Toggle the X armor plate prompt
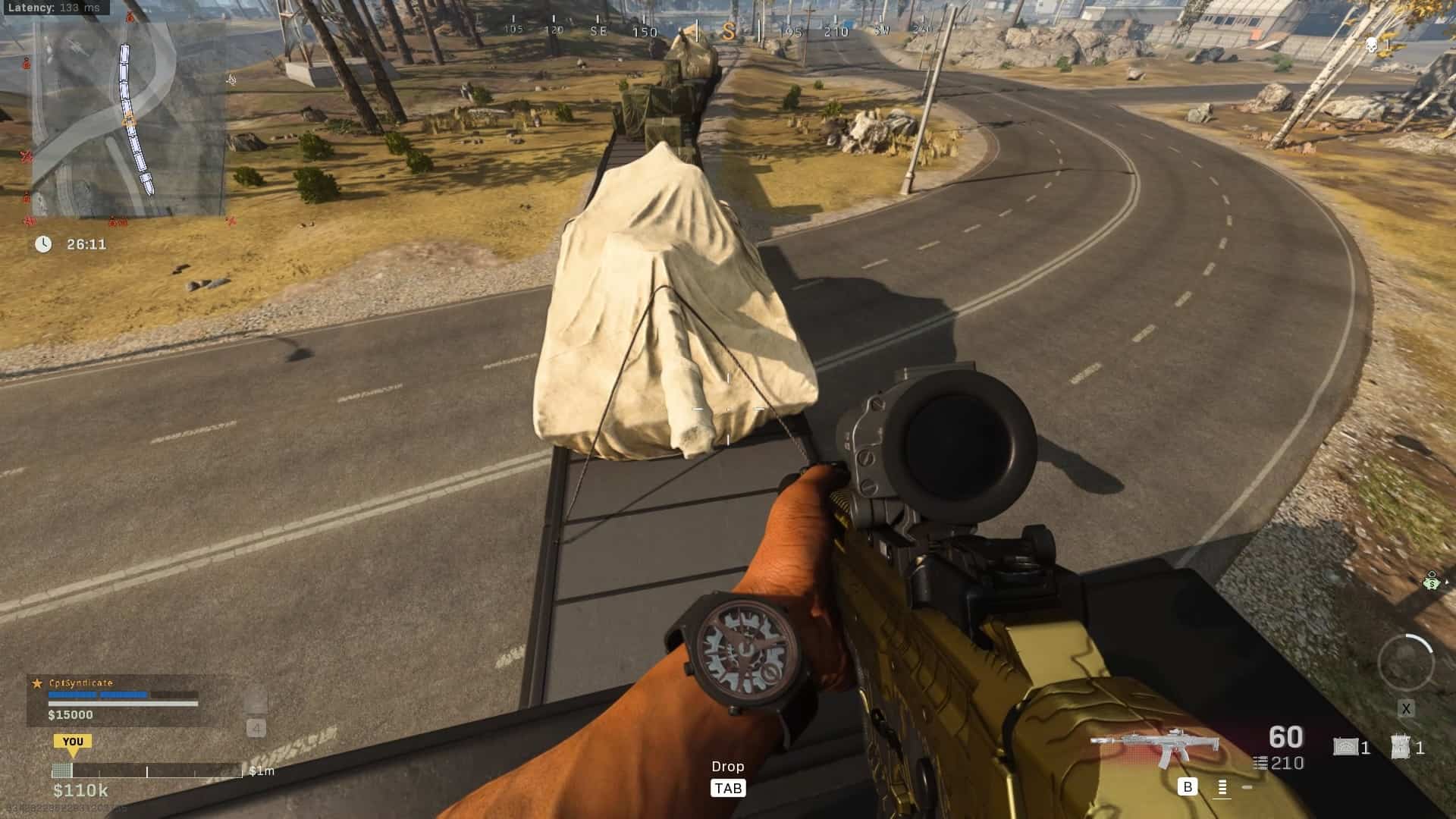The width and height of the screenshot is (1456, 819). click(1407, 709)
